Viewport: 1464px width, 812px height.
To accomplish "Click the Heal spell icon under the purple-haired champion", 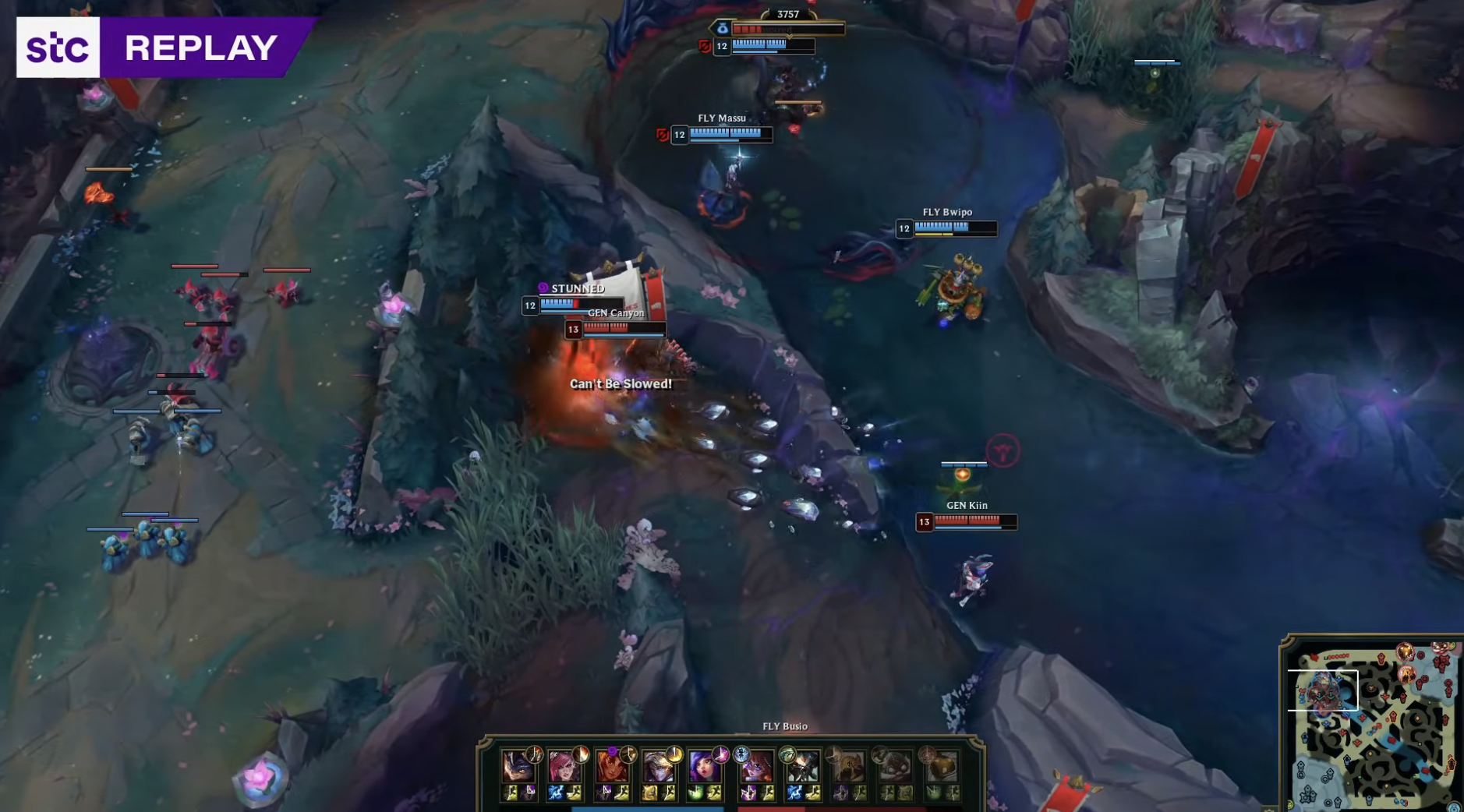I will (697, 793).
